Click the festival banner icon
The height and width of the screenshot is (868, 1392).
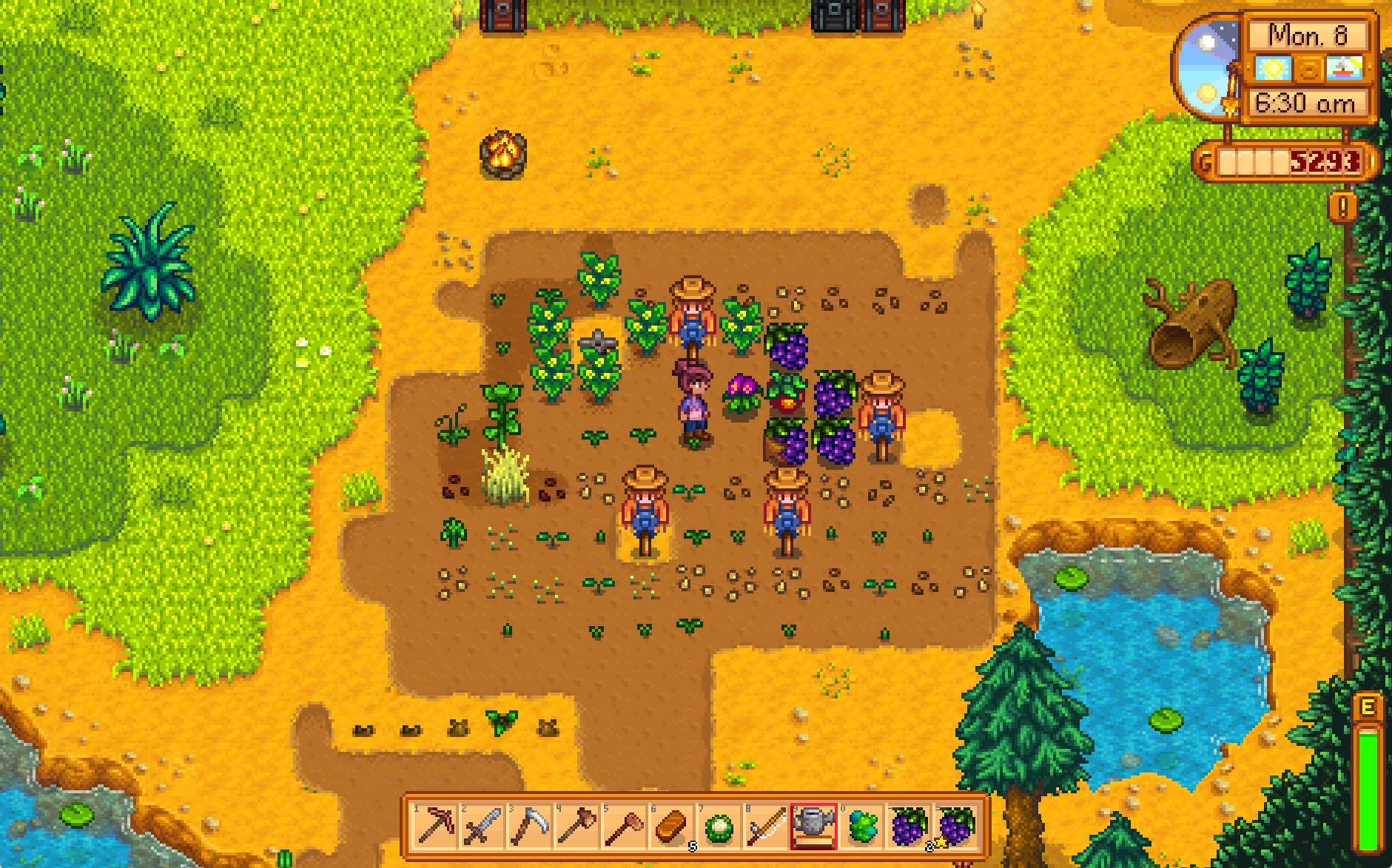[x=1346, y=69]
